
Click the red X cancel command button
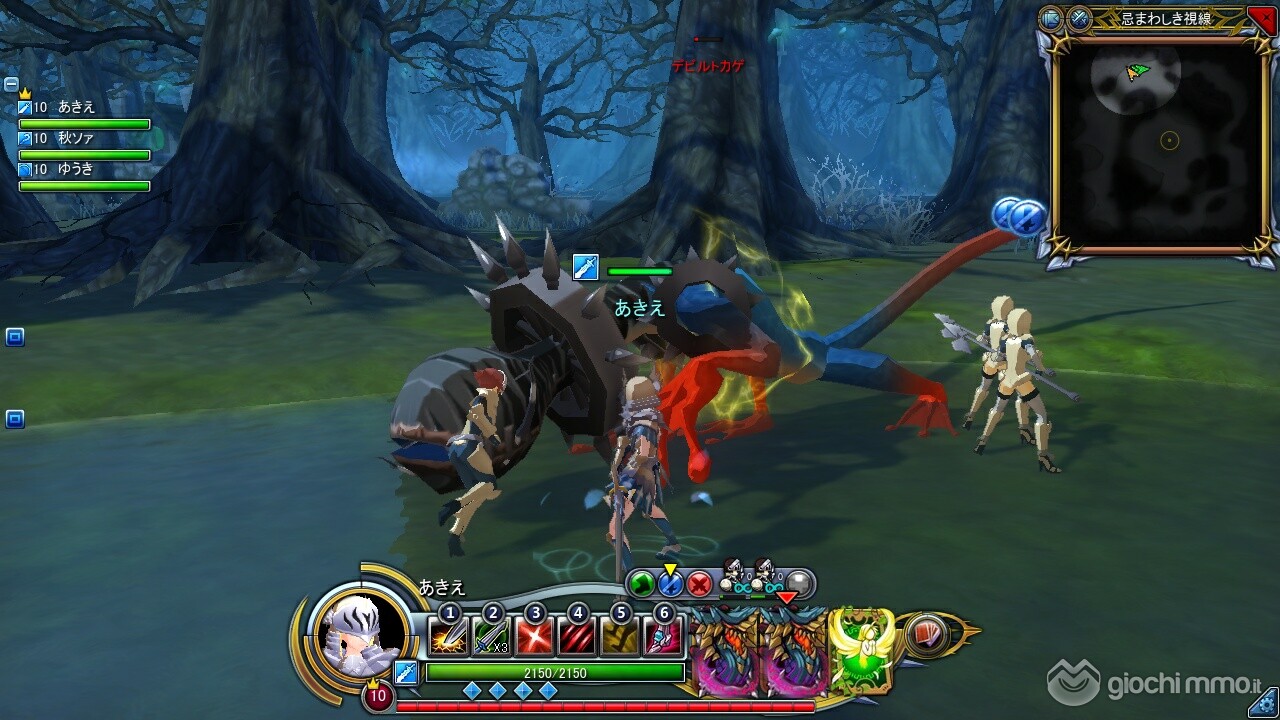699,584
